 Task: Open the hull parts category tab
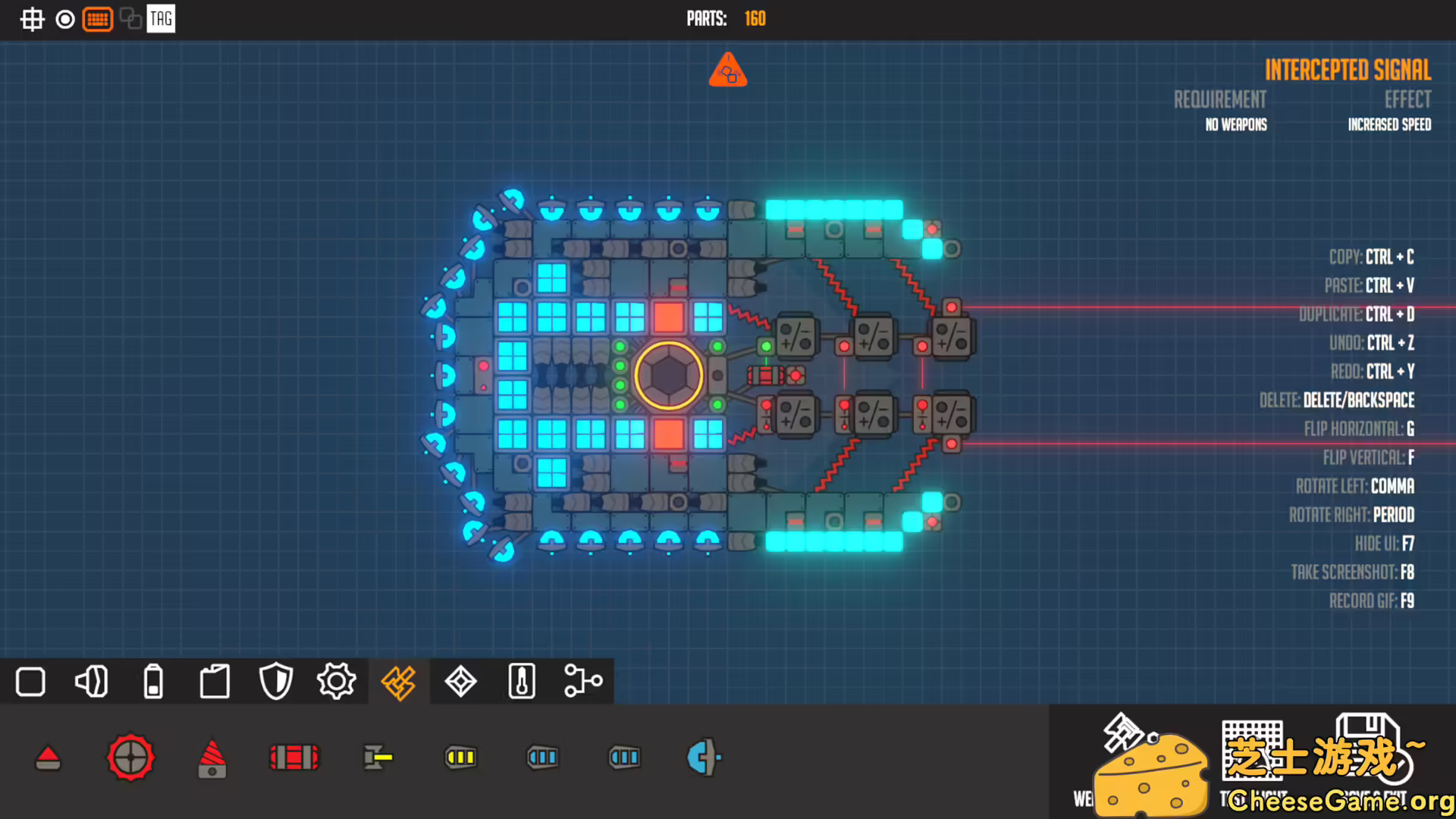pos(30,682)
